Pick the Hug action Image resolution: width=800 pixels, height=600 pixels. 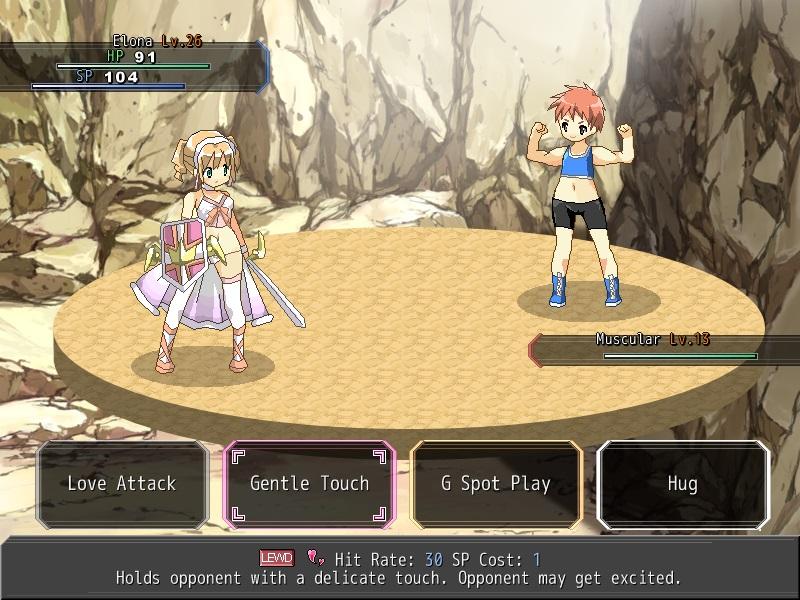pos(683,484)
